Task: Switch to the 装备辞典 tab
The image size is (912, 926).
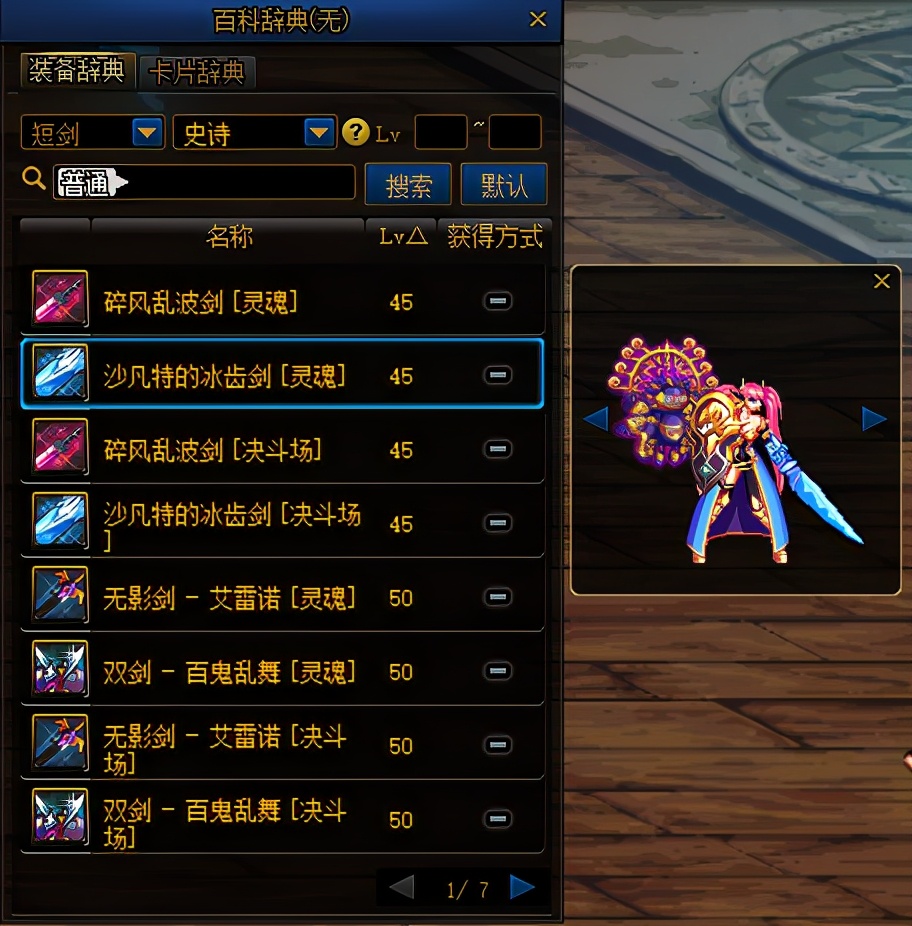Action: pyautogui.click(x=77, y=71)
